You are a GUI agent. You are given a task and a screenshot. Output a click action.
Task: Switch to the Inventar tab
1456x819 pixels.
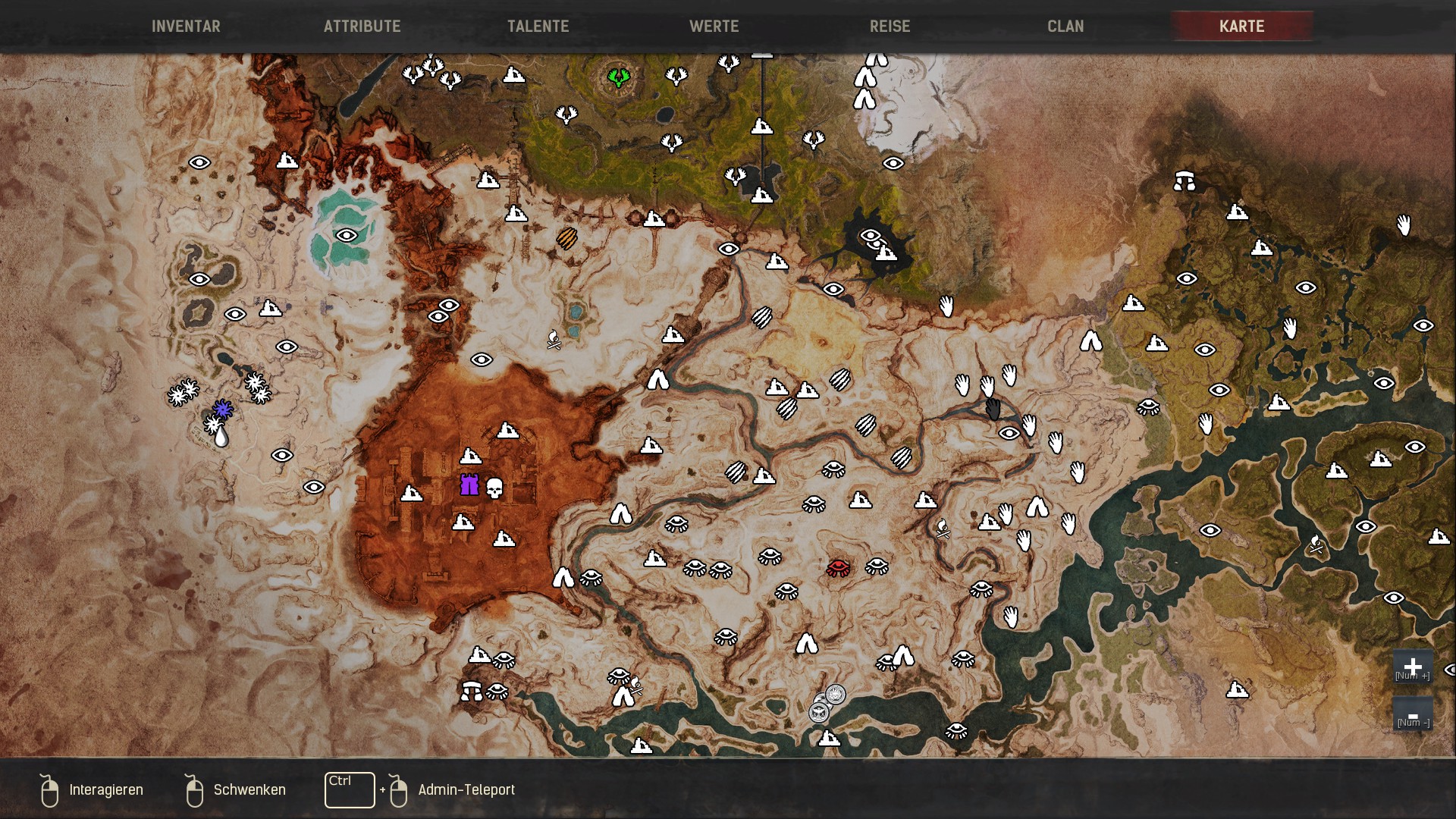click(x=186, y=26)
